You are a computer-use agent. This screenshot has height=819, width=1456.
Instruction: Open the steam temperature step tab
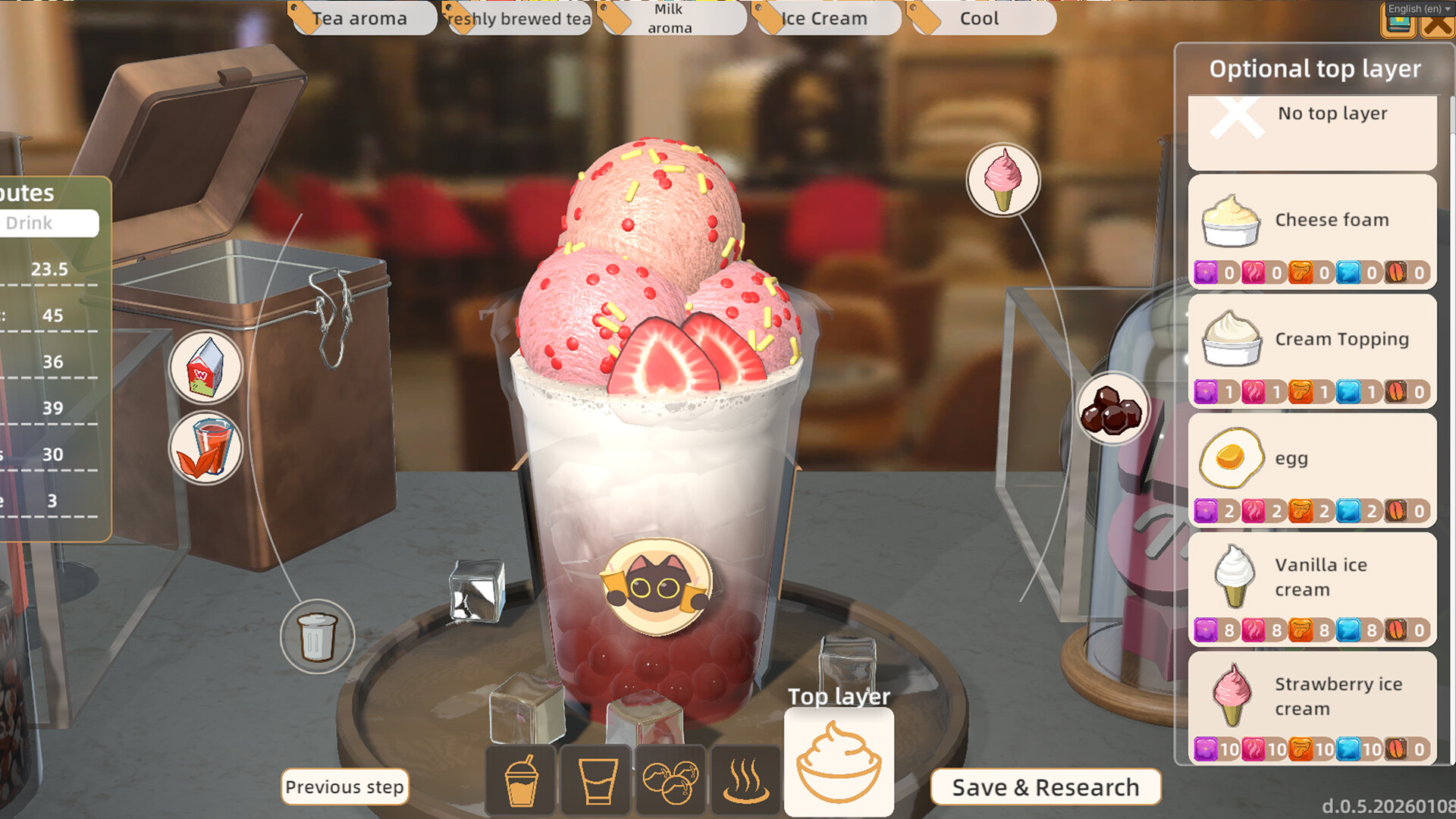[x=745, y=780]
